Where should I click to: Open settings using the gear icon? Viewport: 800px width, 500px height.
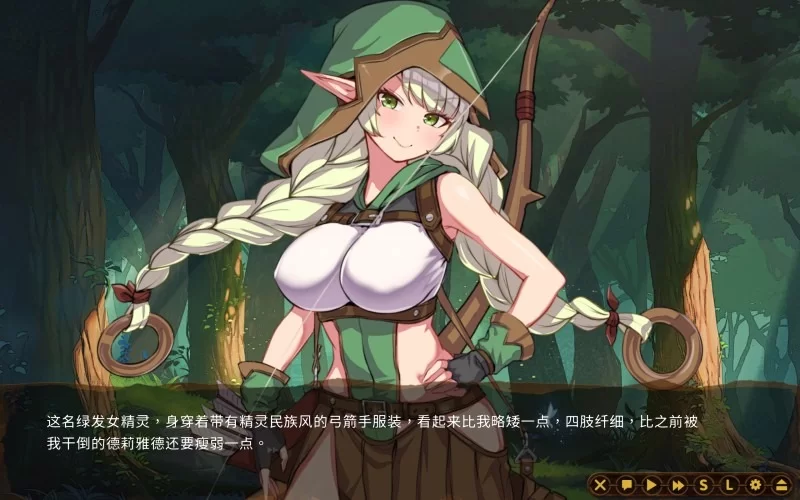[756, 485]
